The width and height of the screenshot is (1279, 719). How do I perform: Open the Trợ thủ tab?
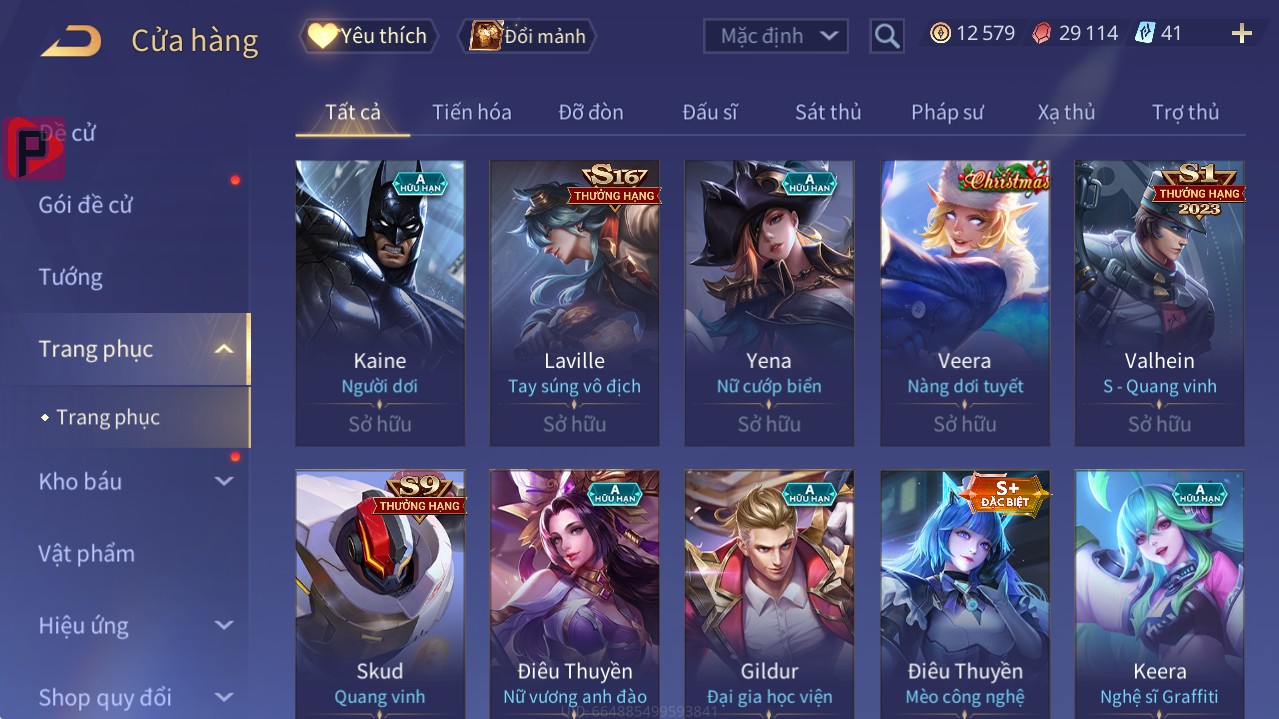pos(1185,112)
